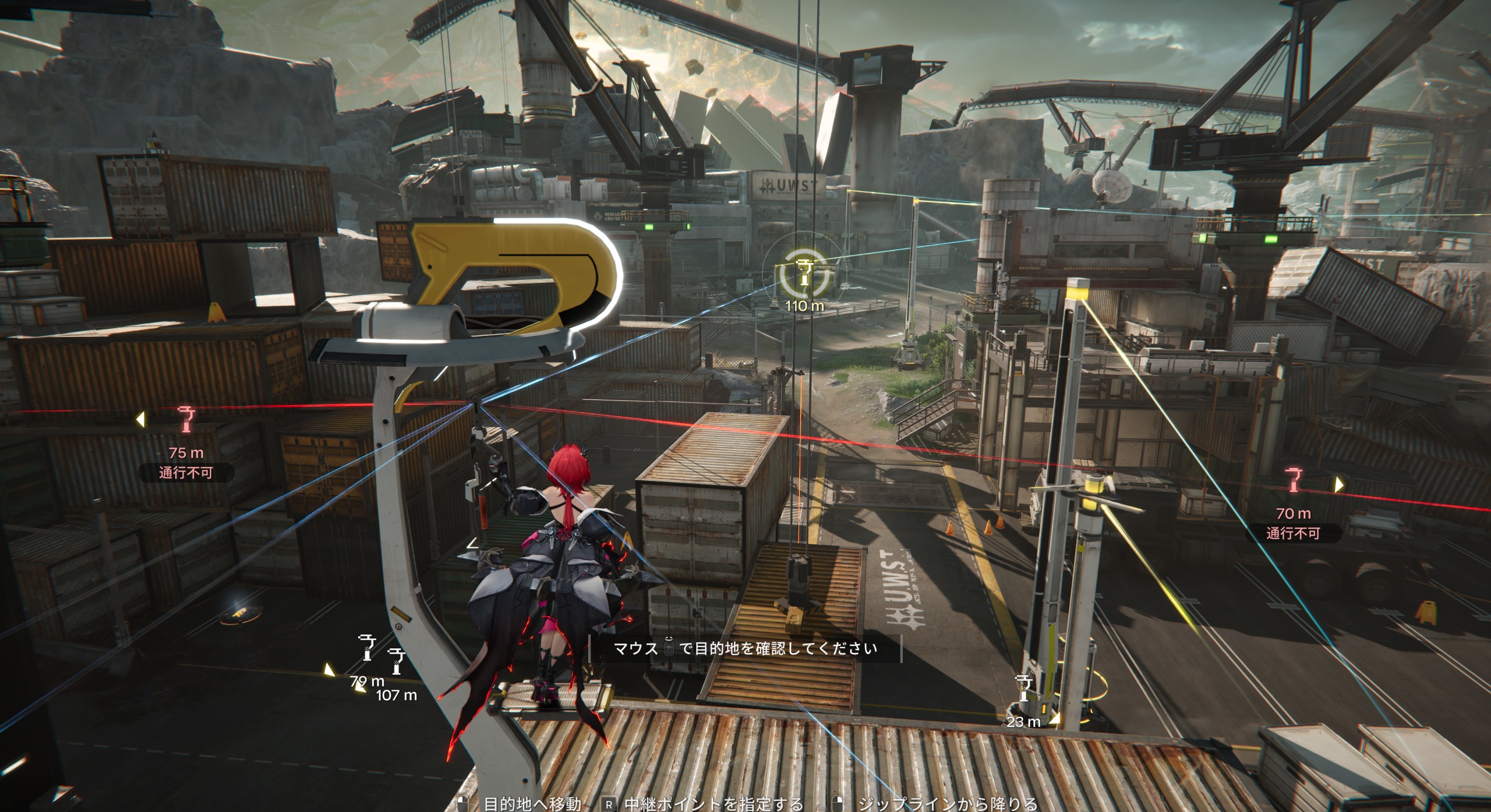Select the highlighted 110 m zipline destination
This screenshot has height=812, width=1491.
click(804, 275)
